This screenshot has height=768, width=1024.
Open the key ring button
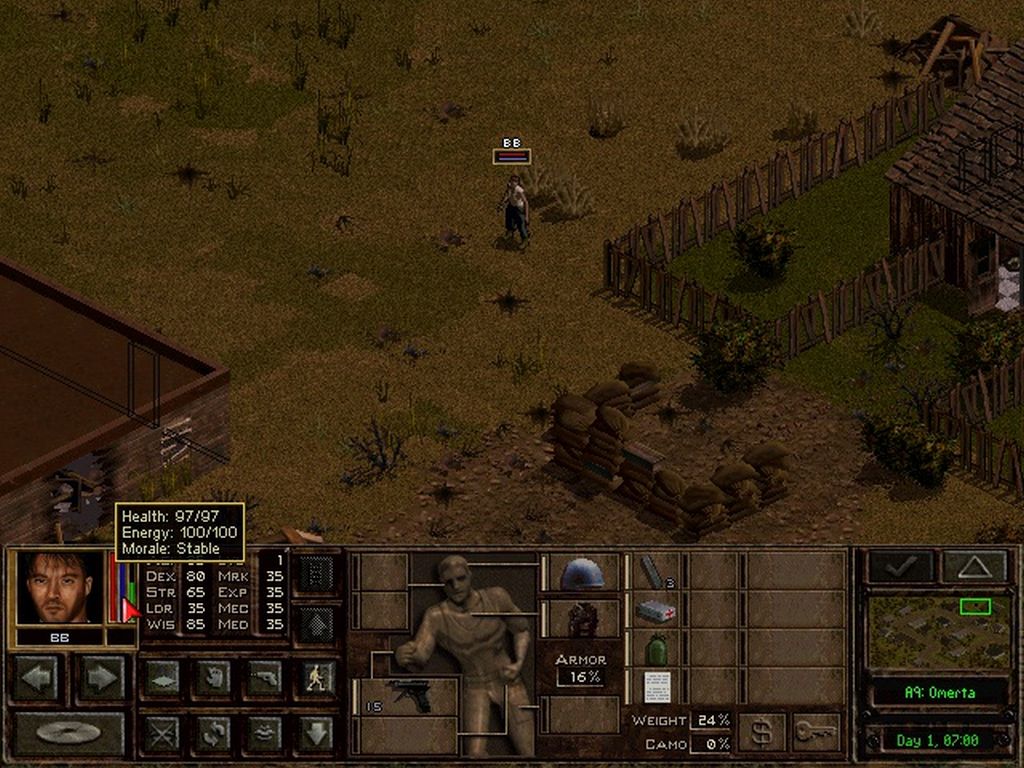coord(816,733)
